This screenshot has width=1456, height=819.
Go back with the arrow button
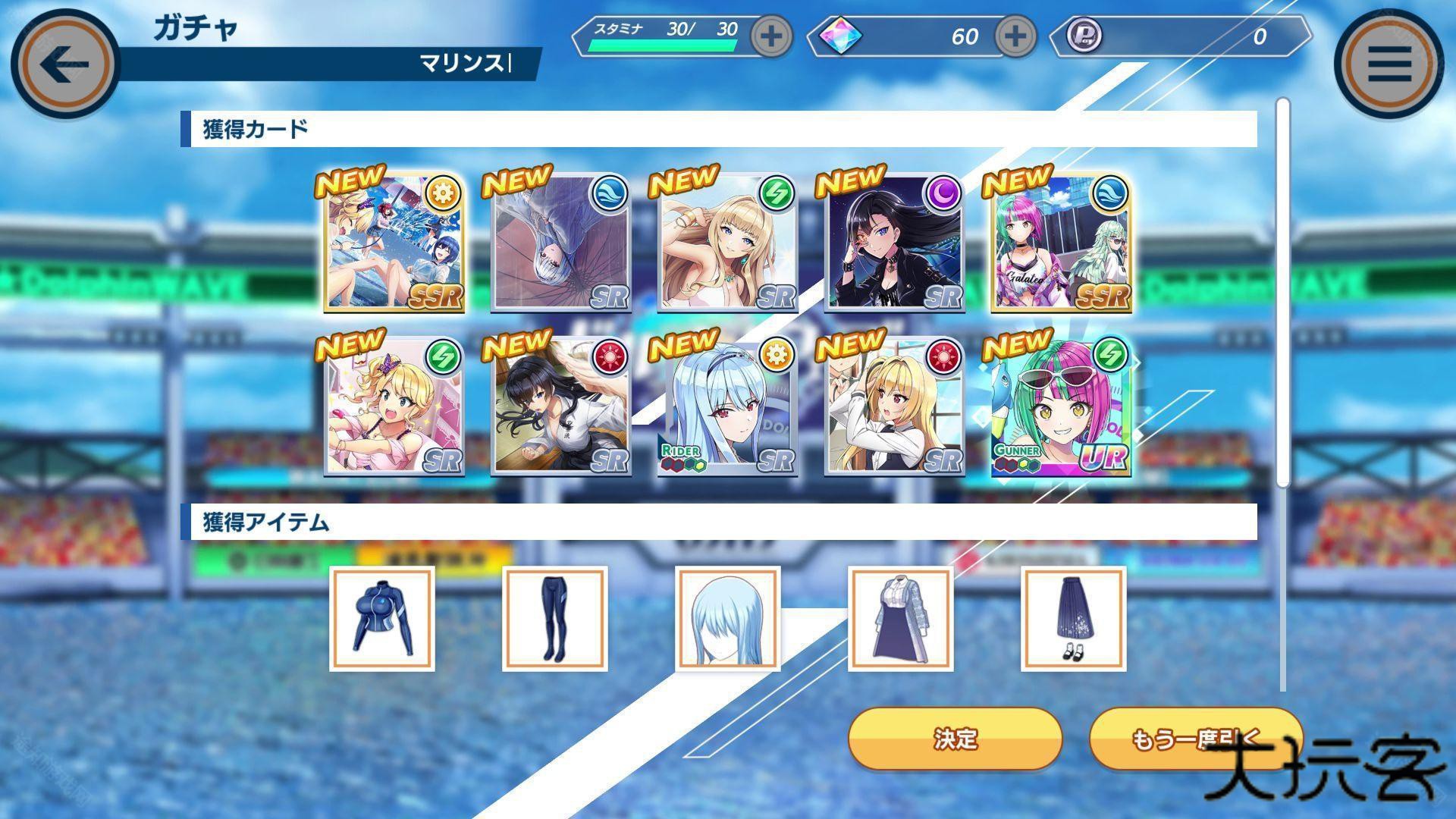coord(64,64)
